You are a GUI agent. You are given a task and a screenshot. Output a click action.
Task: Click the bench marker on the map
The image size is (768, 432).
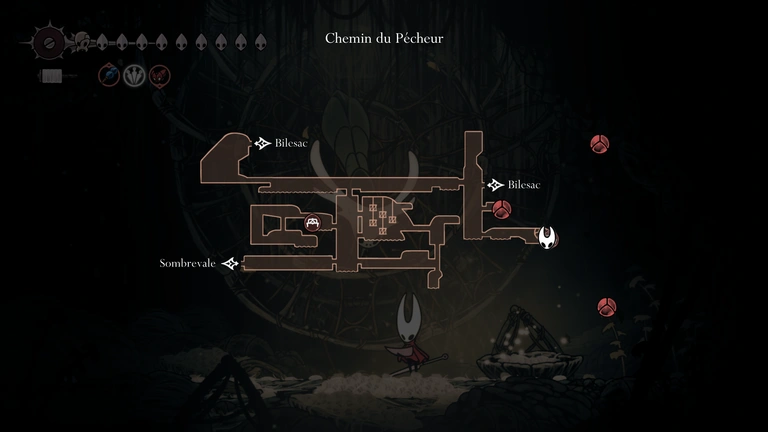tap(313, 223)
